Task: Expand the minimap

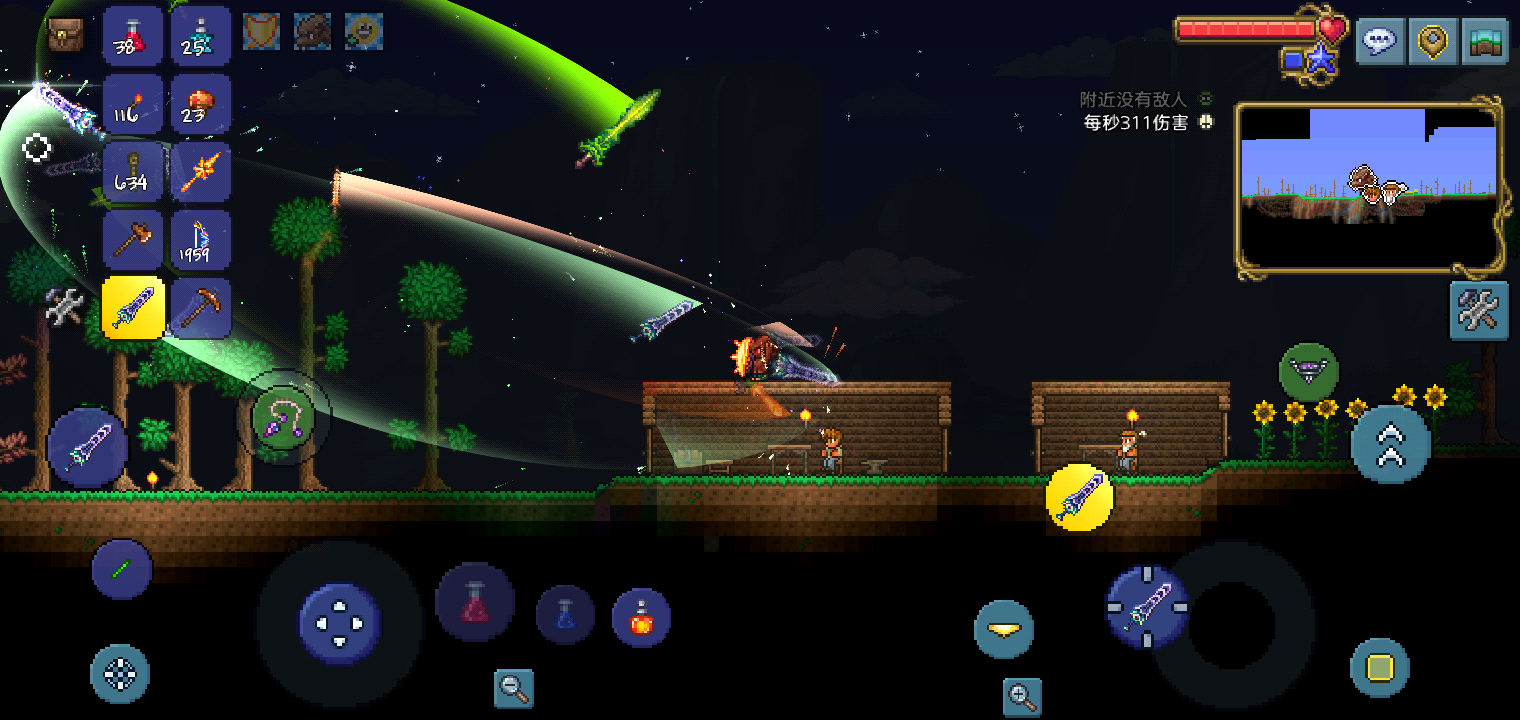Action: point(1369,186)
